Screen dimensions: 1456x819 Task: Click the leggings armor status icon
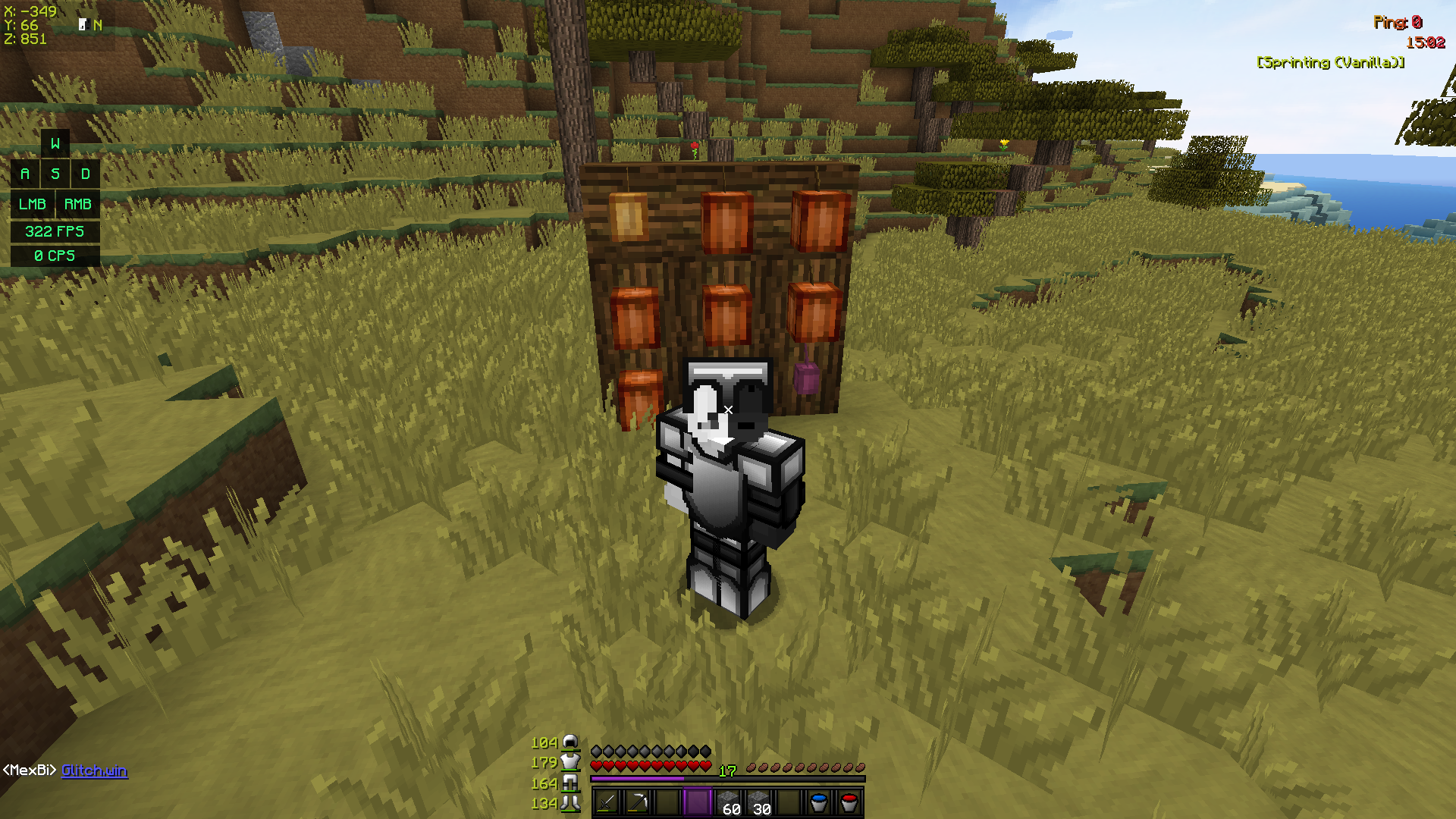click(570, 783)
